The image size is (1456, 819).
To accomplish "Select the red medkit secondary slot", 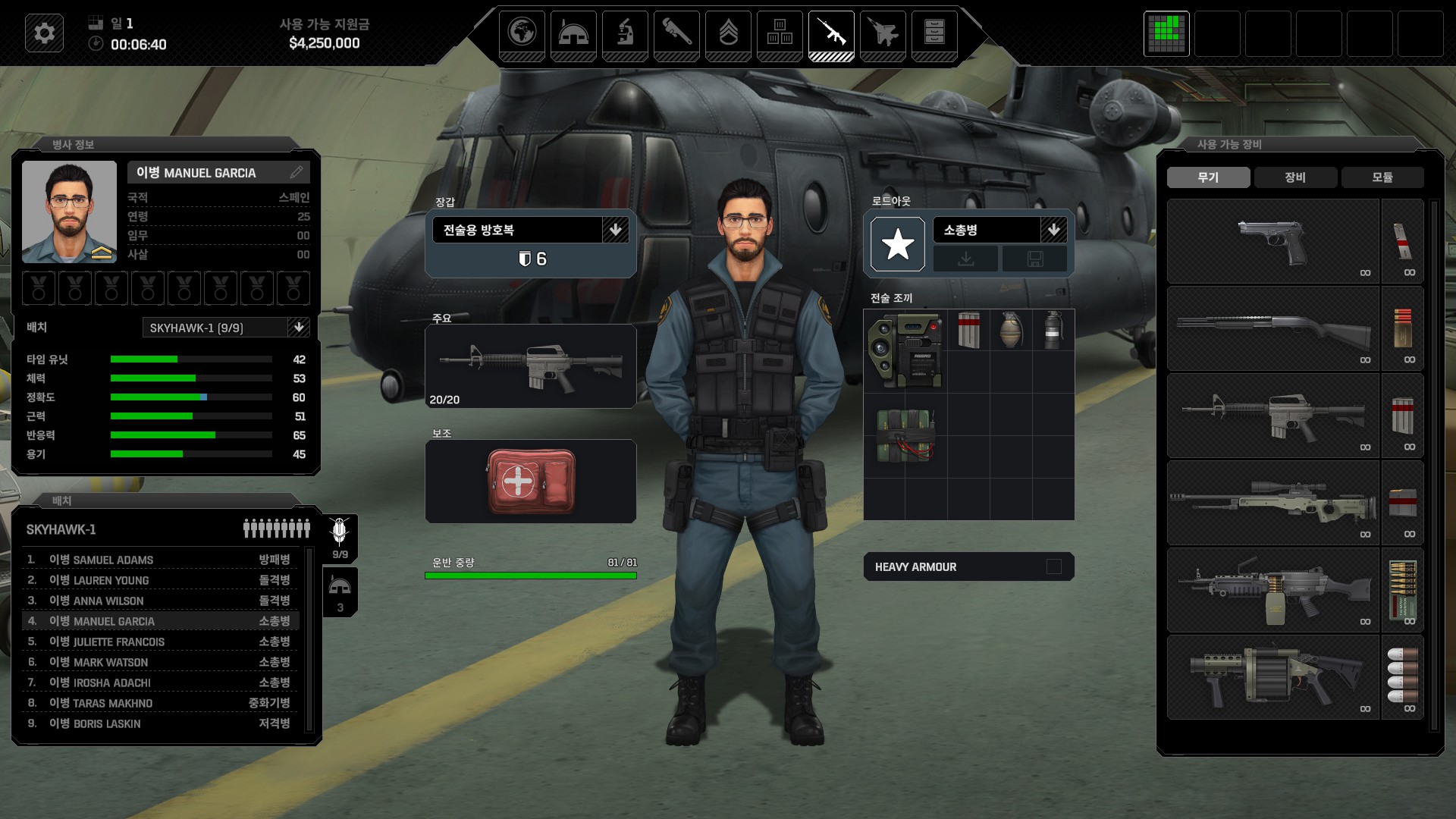I will click(x=531, y=481).
